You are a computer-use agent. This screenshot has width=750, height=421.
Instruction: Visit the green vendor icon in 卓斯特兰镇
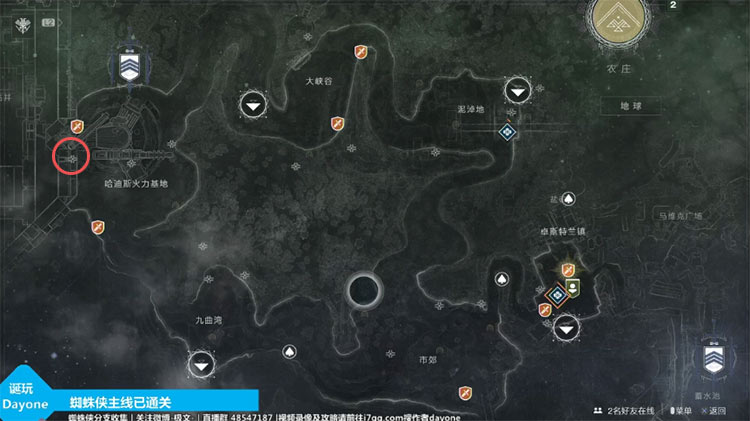coord(574,289)
